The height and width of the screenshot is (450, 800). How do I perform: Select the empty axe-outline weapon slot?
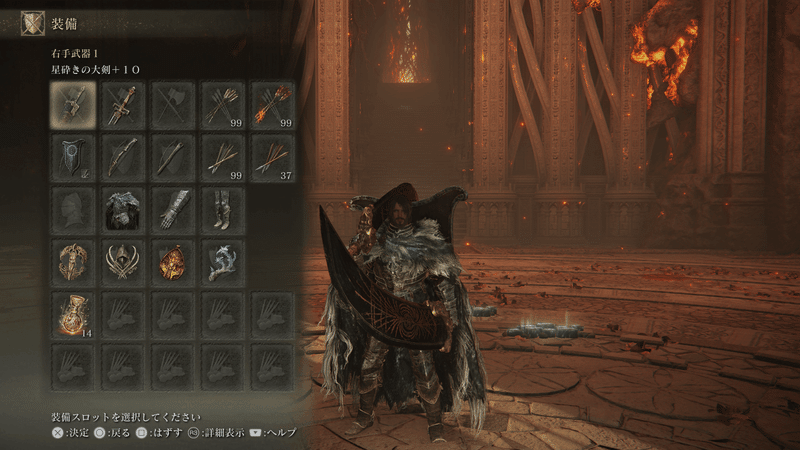tap(173, 104)
